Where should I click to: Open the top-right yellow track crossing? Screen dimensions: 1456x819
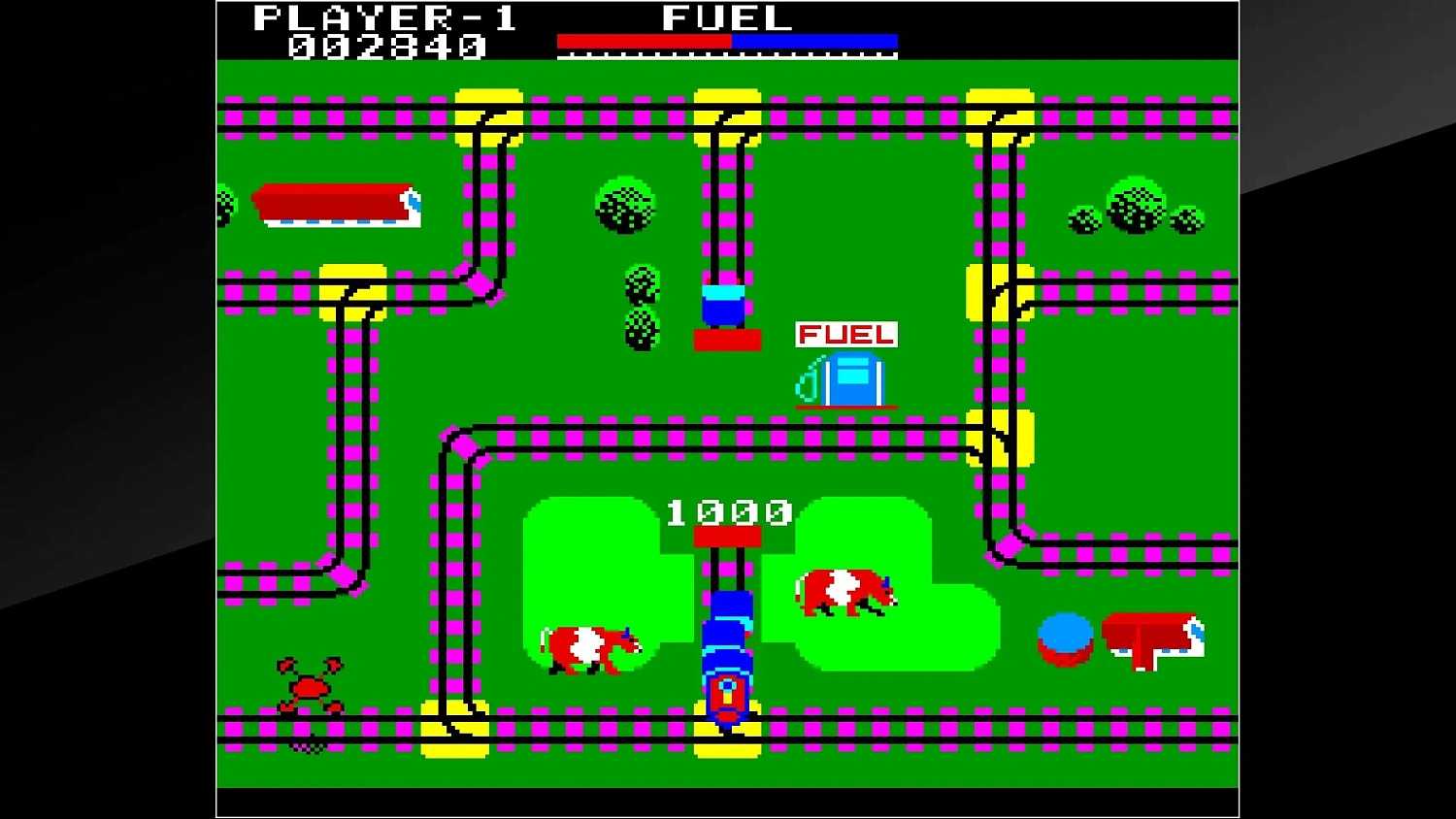[x=1000, y=116]
